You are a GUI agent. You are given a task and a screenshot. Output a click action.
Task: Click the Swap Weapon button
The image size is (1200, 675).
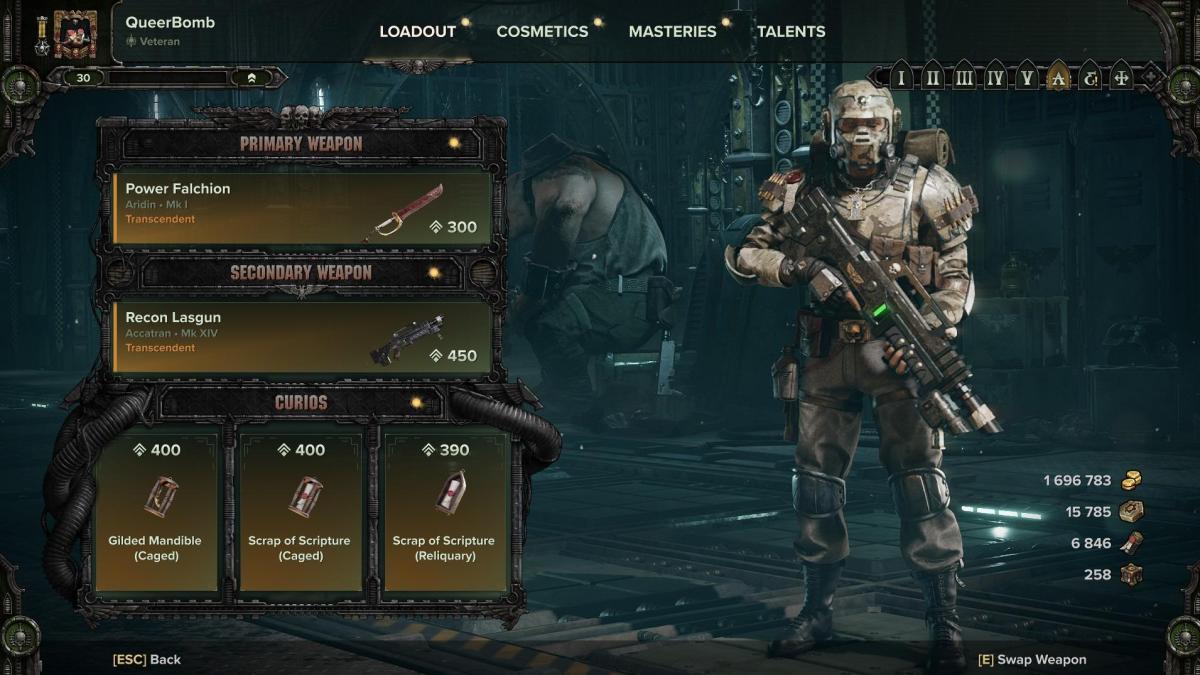coord(1032,659)
